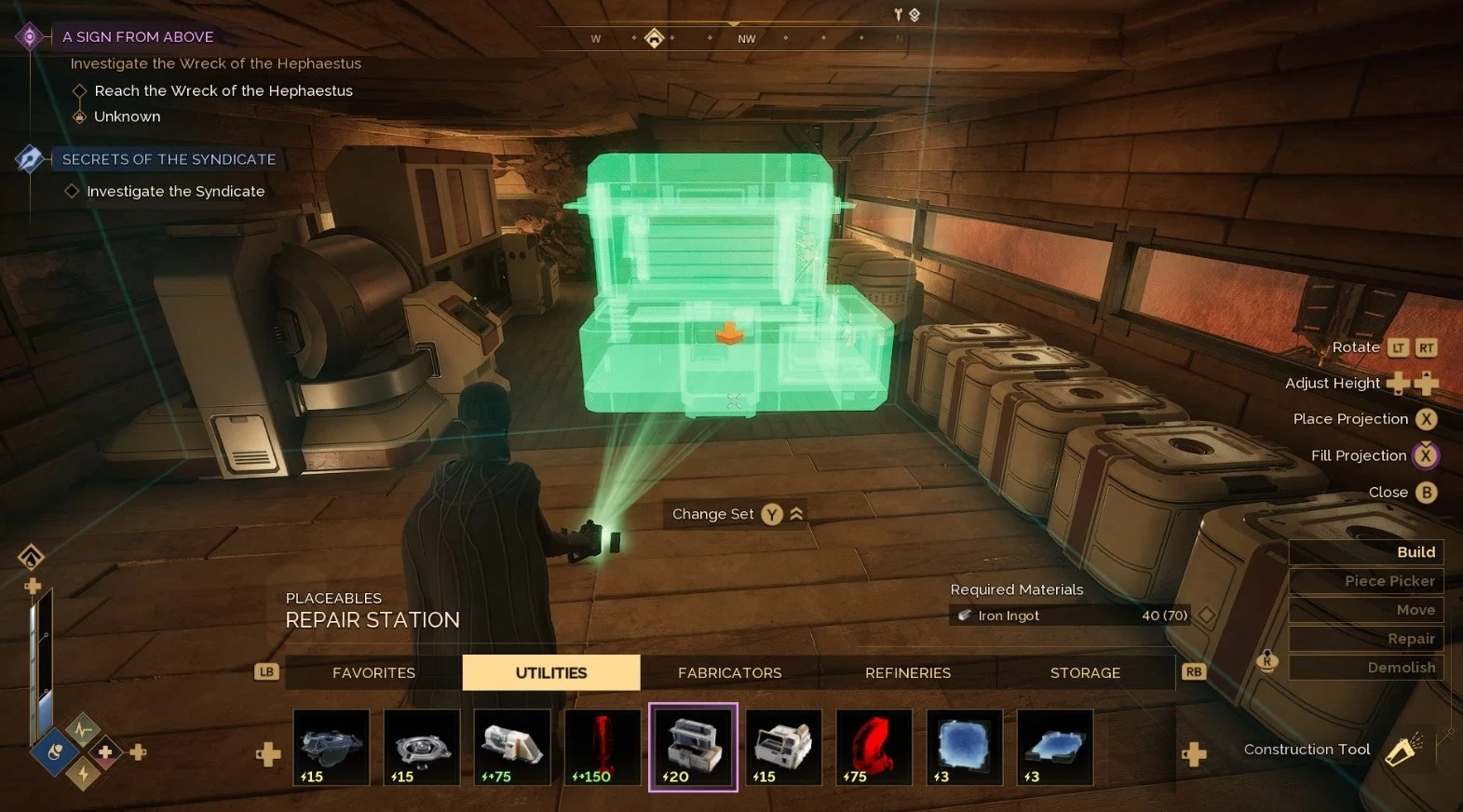Choose the white machine slot costing 15 power
1463x812 pixels.
[x=783, y=747]
